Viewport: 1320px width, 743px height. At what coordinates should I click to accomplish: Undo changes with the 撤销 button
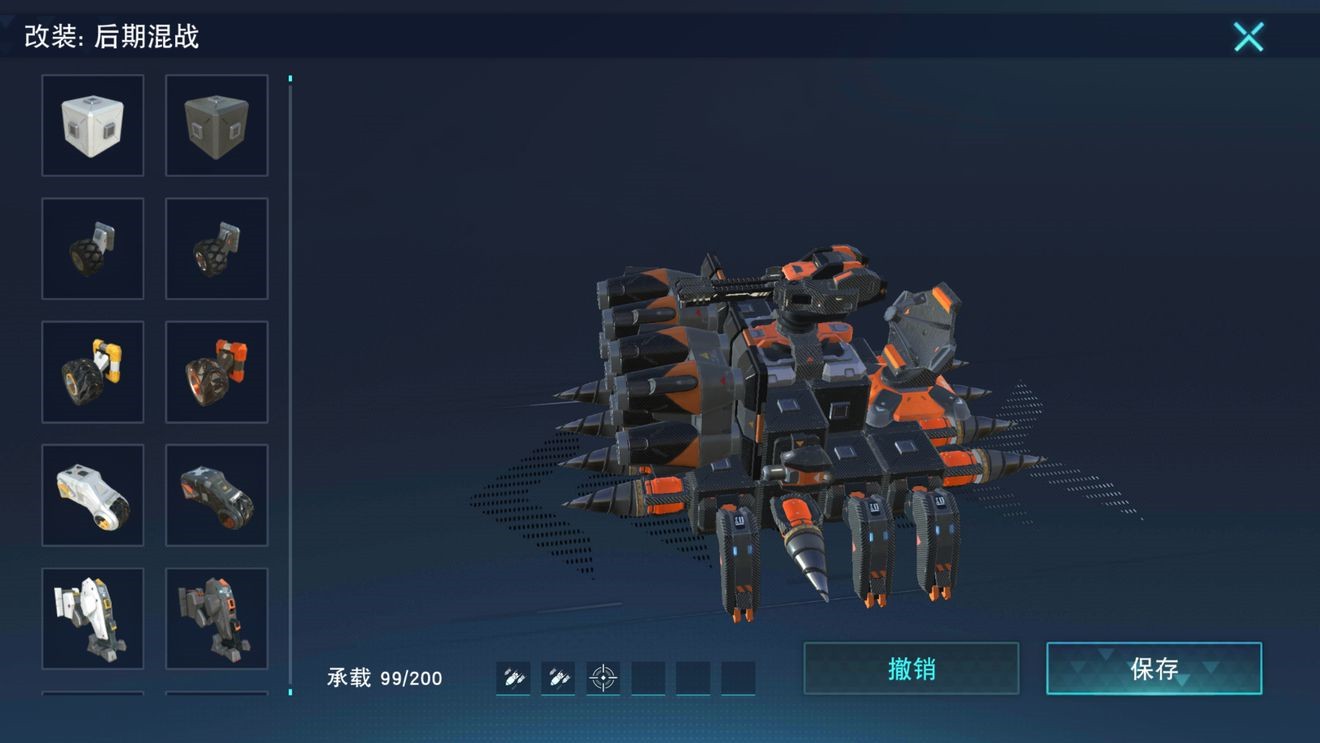click(x=911, y=668)
